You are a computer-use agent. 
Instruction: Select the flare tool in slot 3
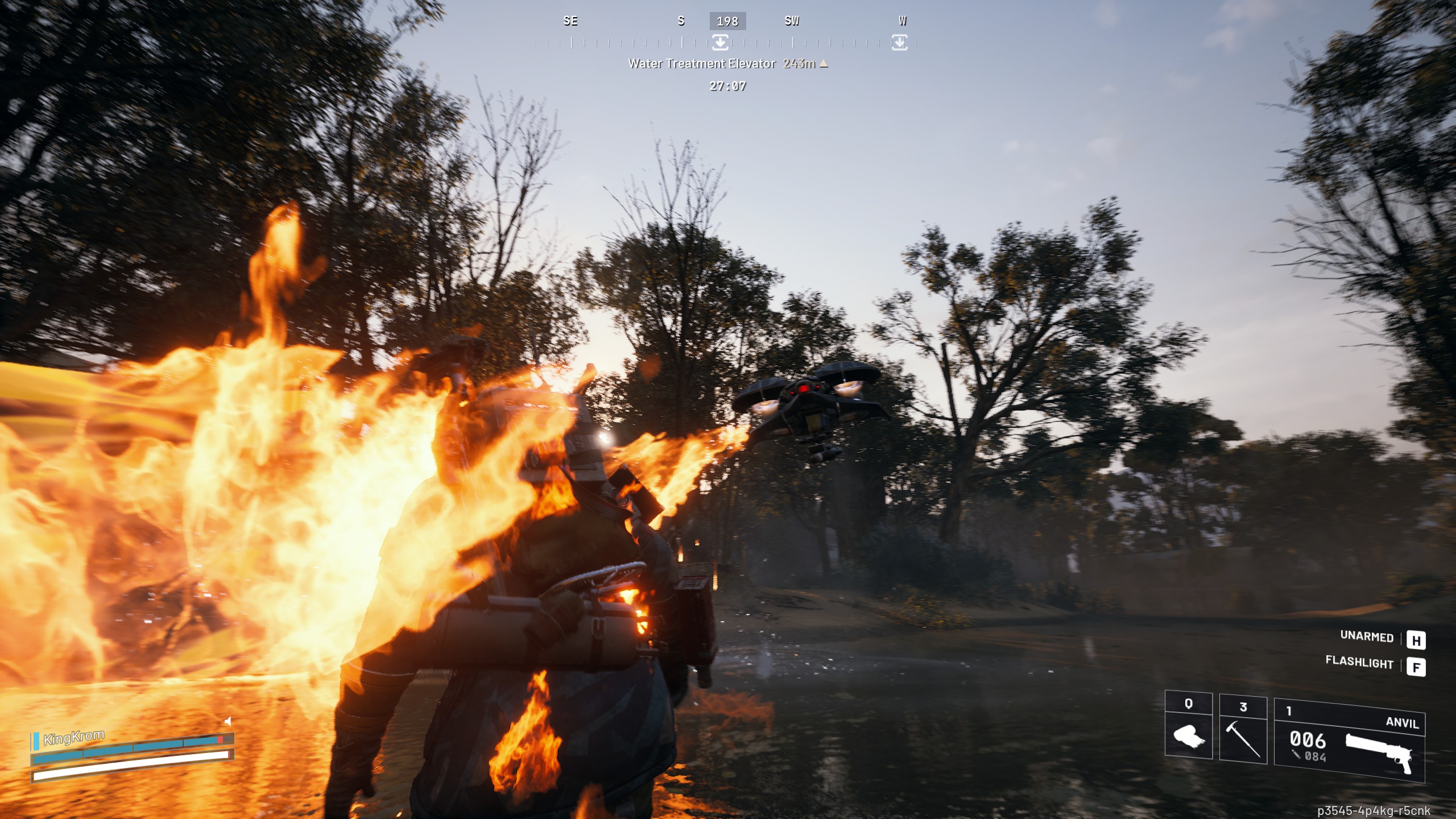1241,739
